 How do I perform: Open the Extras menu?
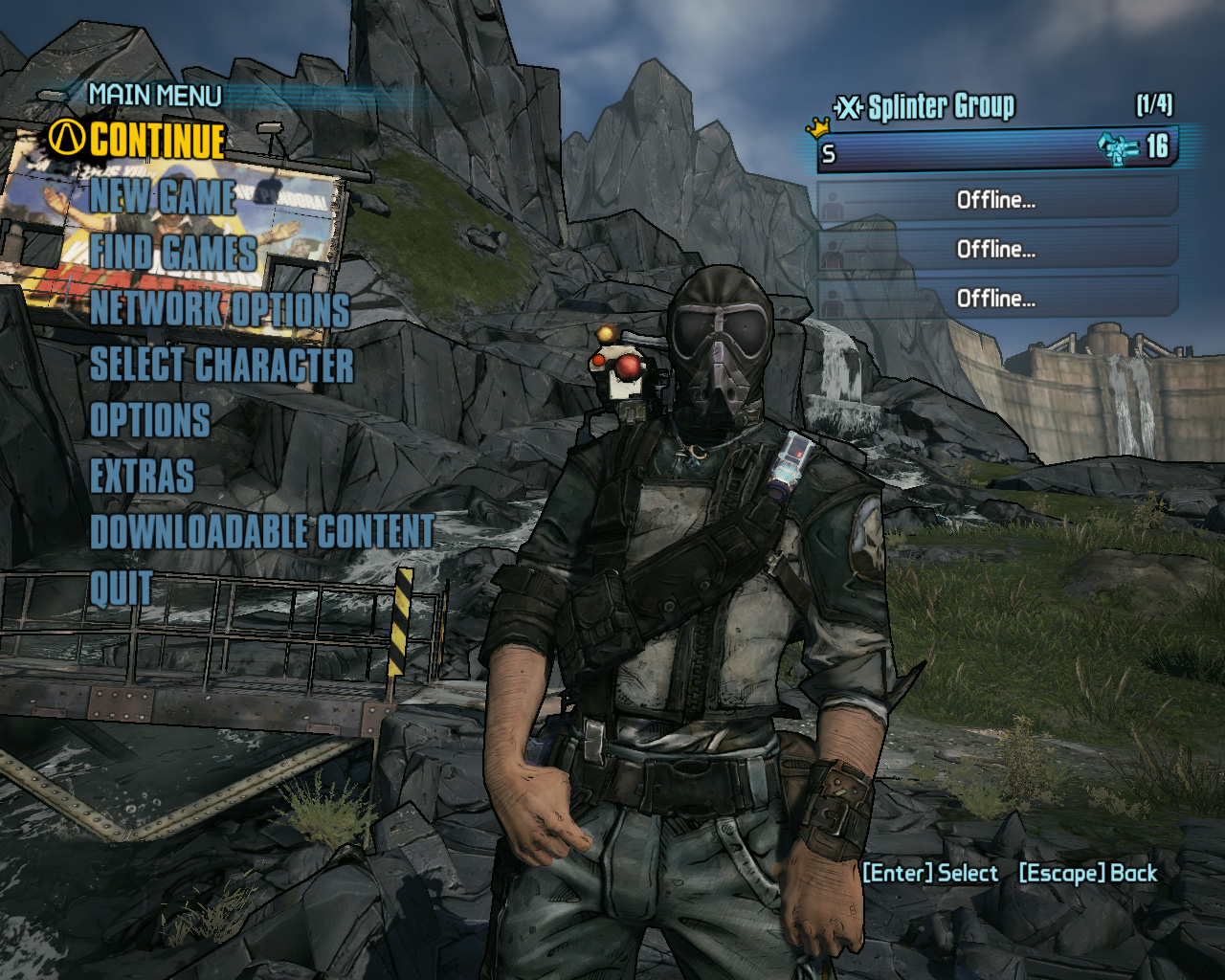pos(142,476)
